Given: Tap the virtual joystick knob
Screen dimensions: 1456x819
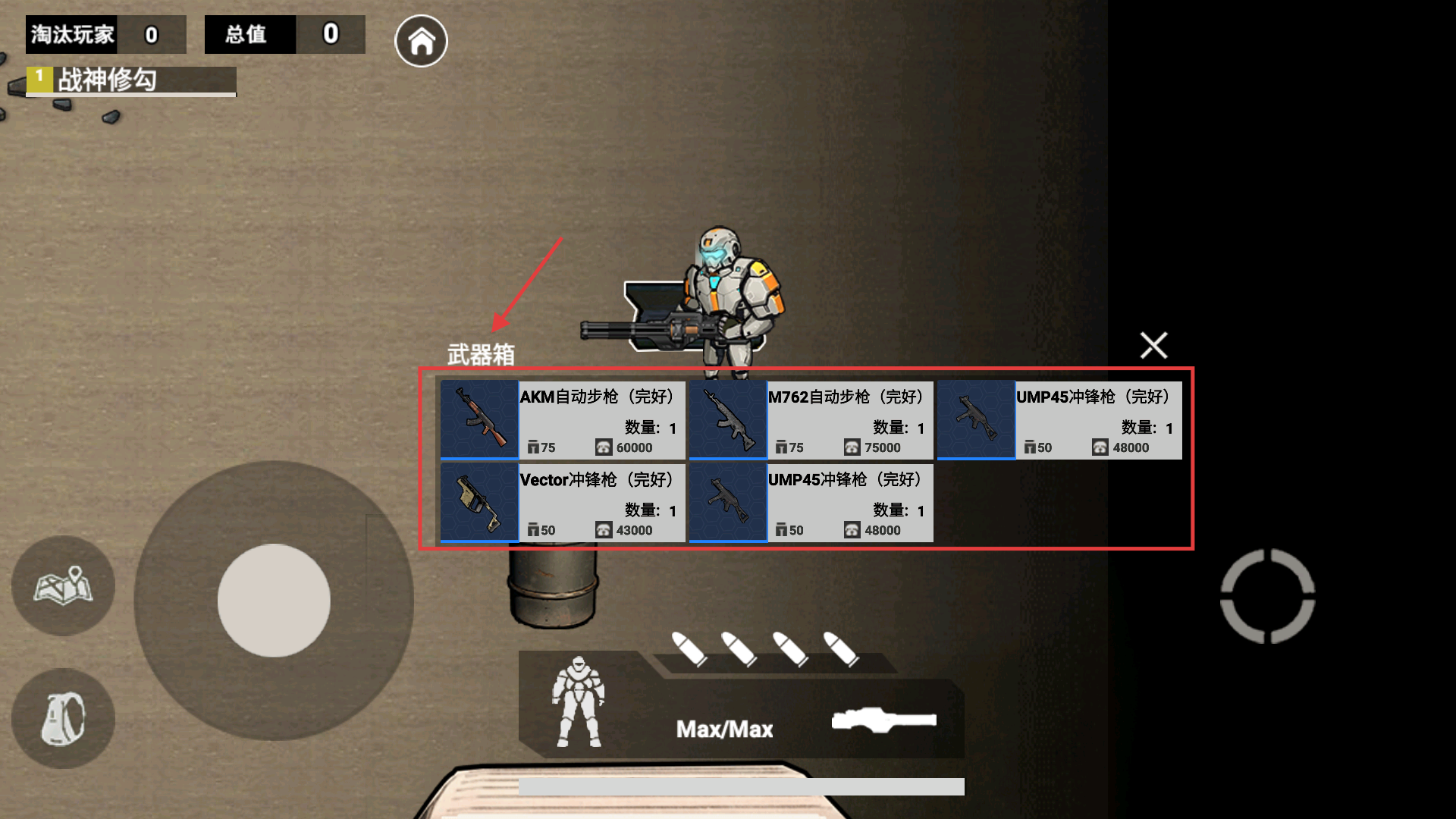Looking at the screenshot, I should [274, 600].
